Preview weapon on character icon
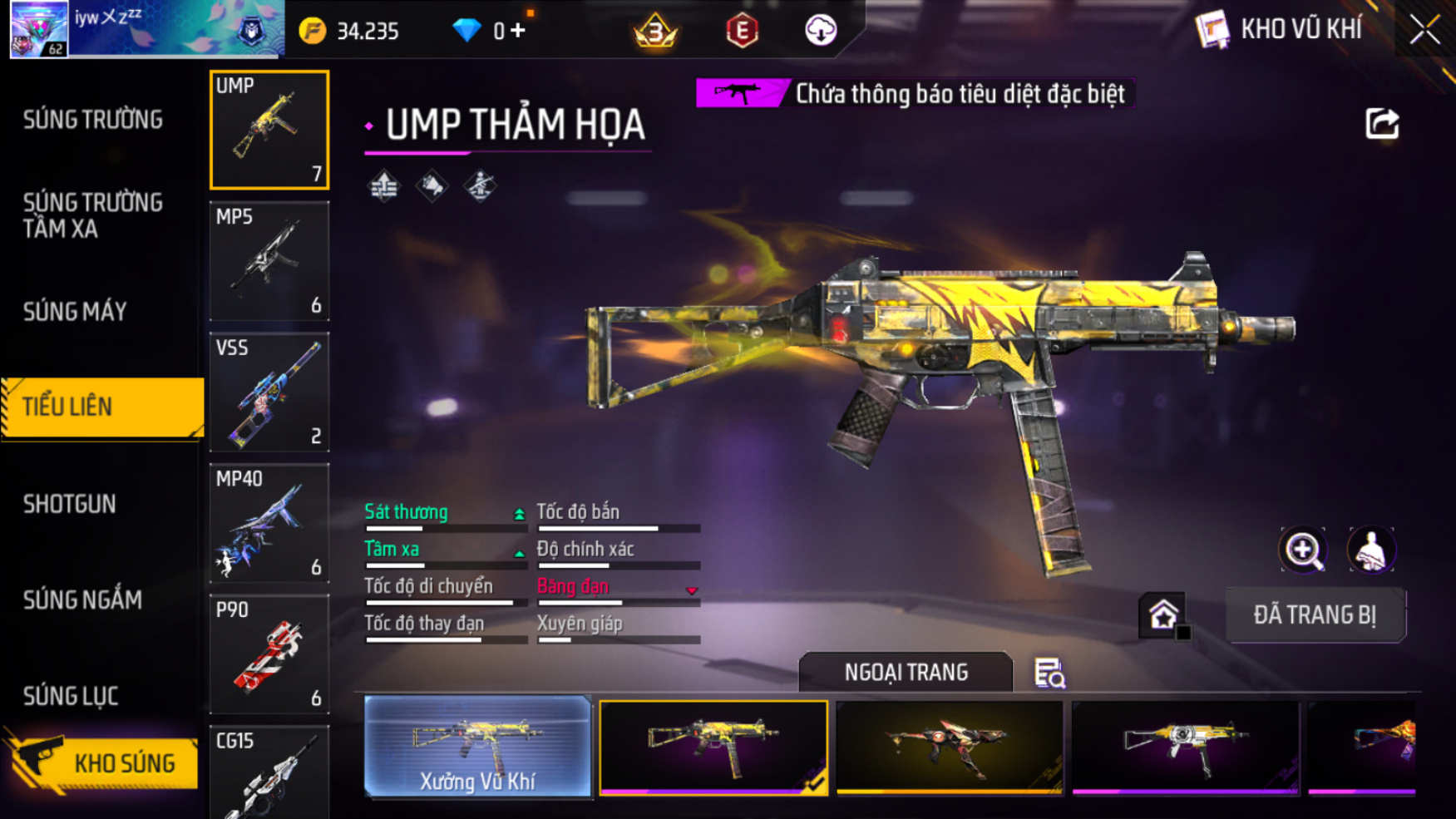1456x819 pixels. 1370,550
